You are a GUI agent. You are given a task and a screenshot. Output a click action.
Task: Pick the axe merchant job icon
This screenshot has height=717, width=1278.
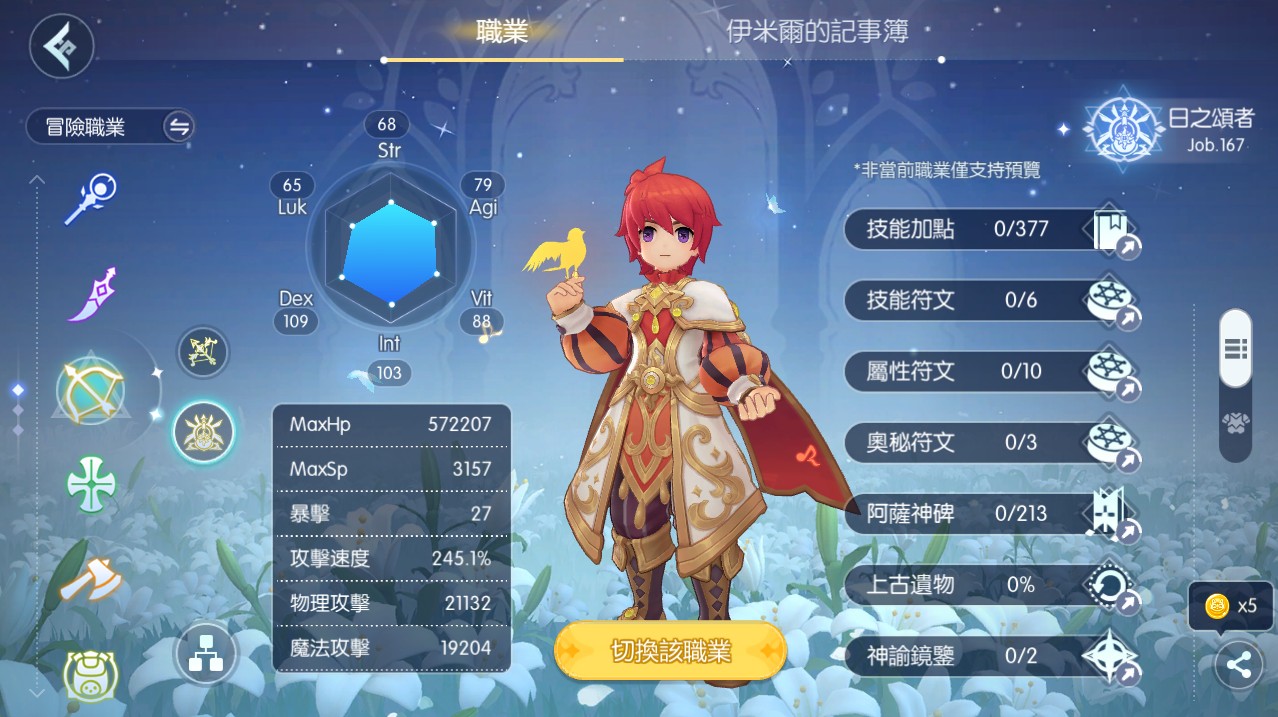click(91, 580)
